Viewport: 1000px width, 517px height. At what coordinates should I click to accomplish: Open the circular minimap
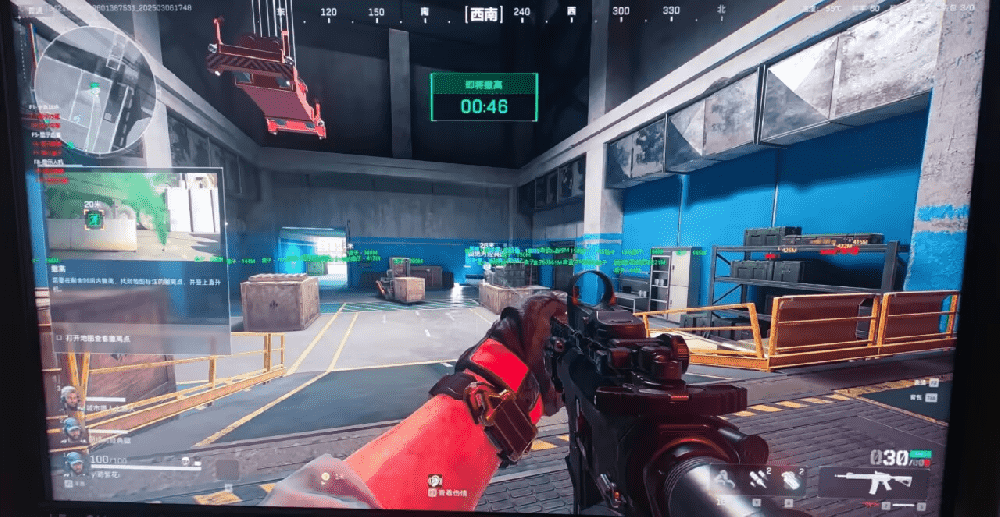pos(94,90)
